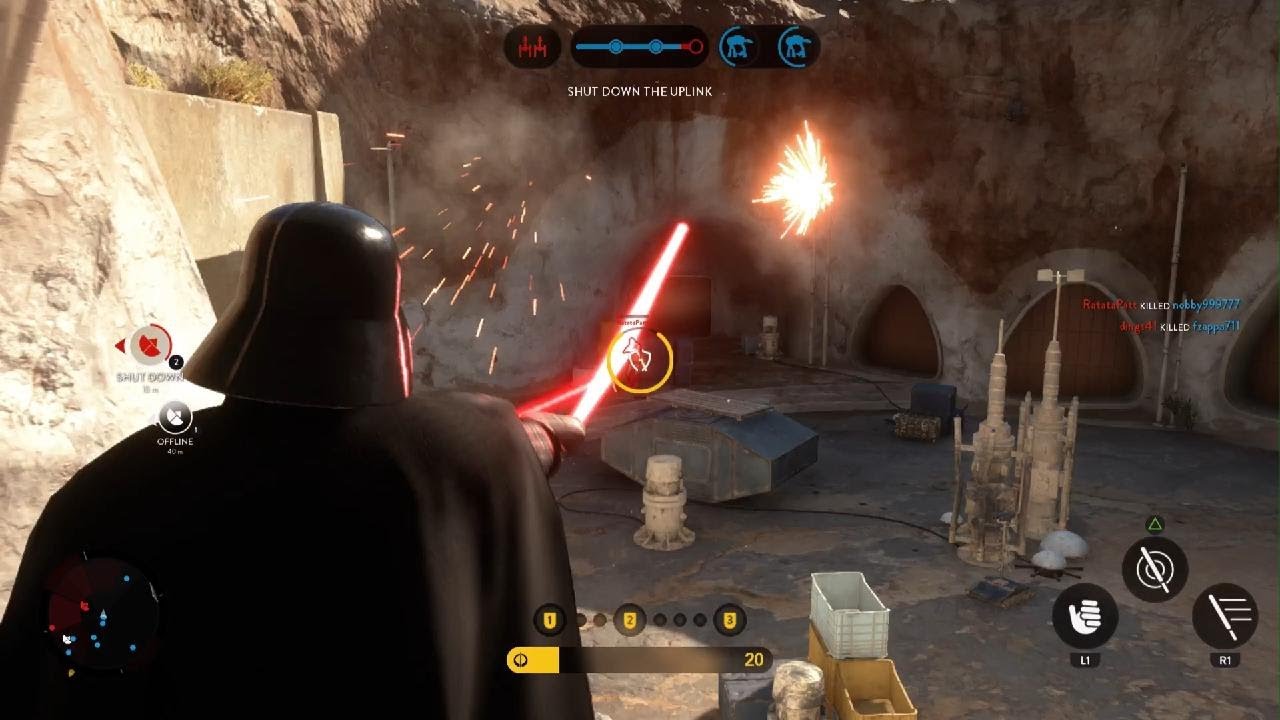Screen dimensions: 1280x720
Task: Select the red Shut Down uplink marker
Action: 150,347
